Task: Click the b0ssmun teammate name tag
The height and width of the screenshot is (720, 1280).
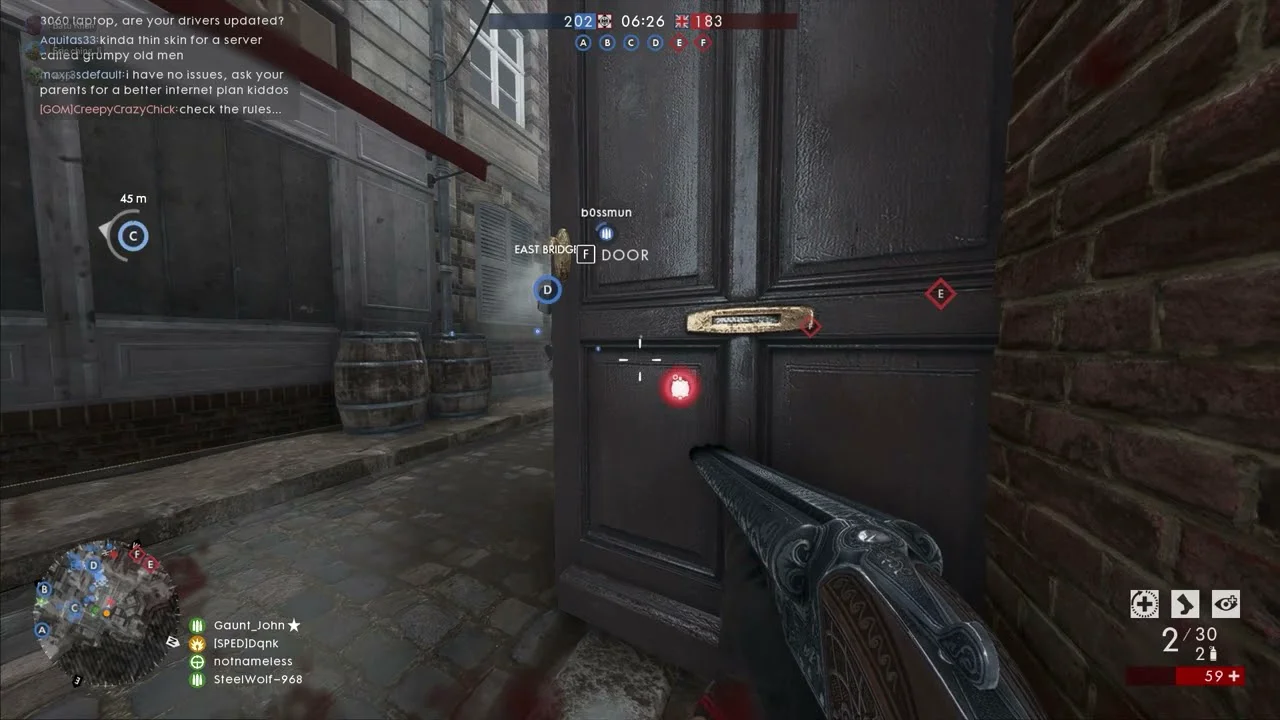Action: coord(606,212)
